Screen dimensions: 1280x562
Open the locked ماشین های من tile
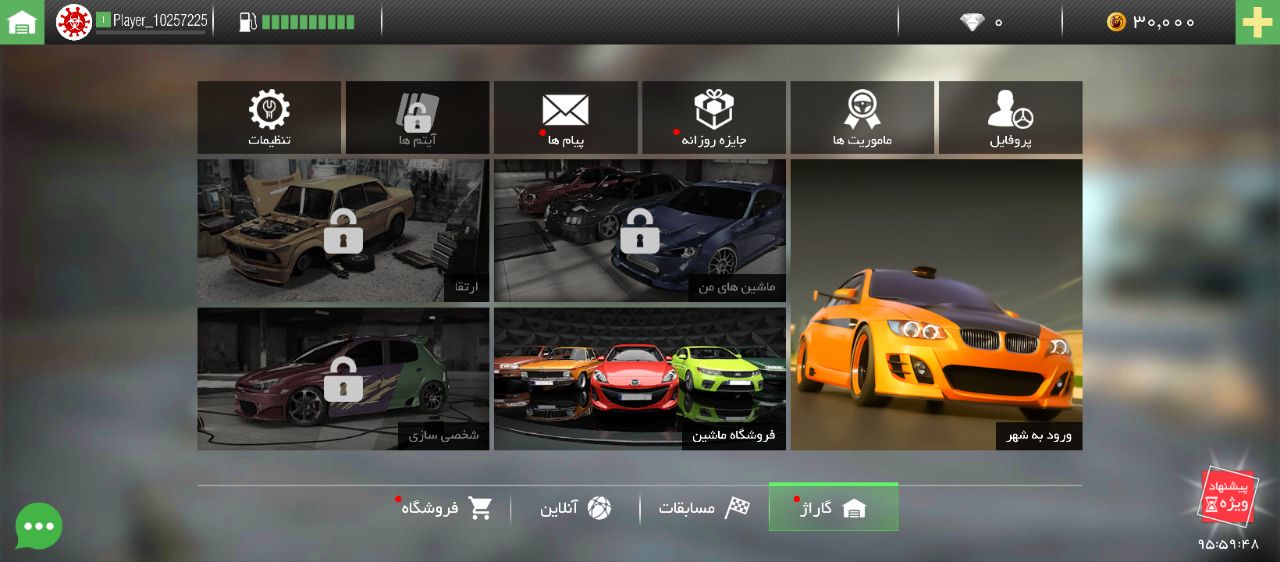[640, 230]
